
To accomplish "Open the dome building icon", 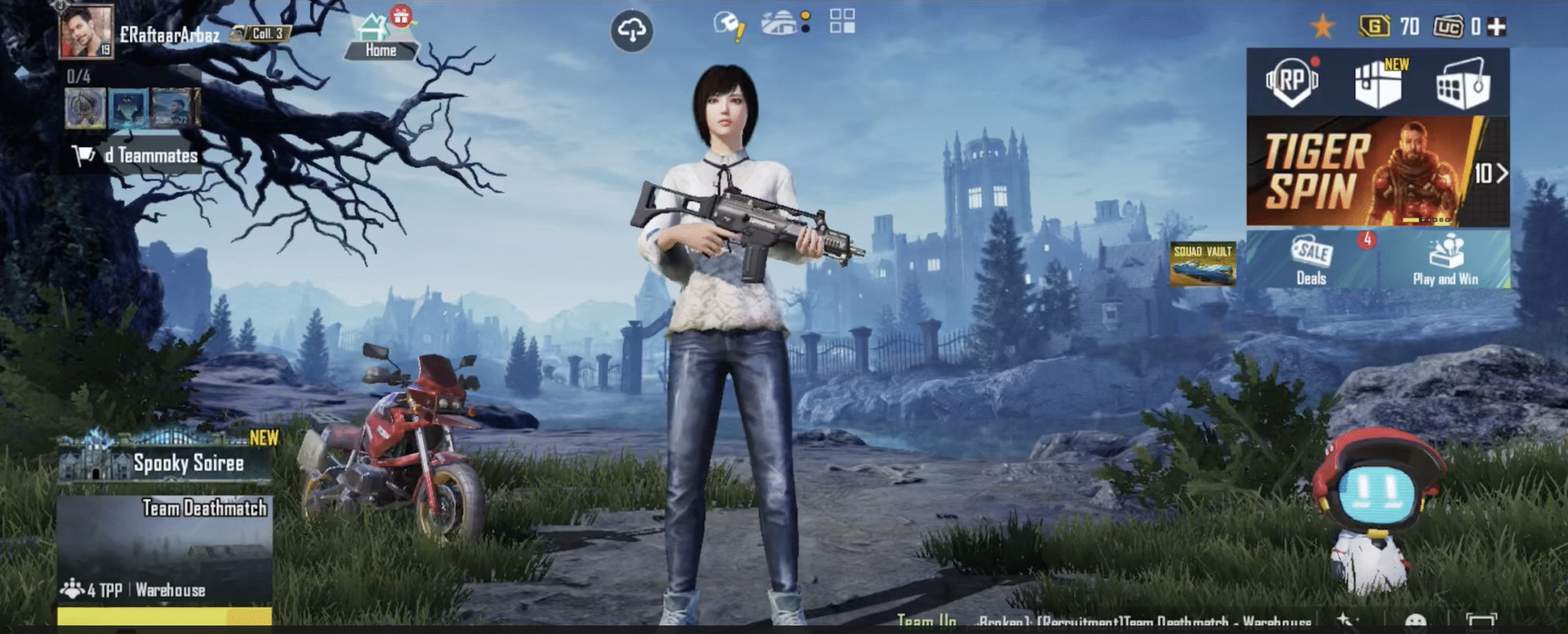I will tap(781, 23).
